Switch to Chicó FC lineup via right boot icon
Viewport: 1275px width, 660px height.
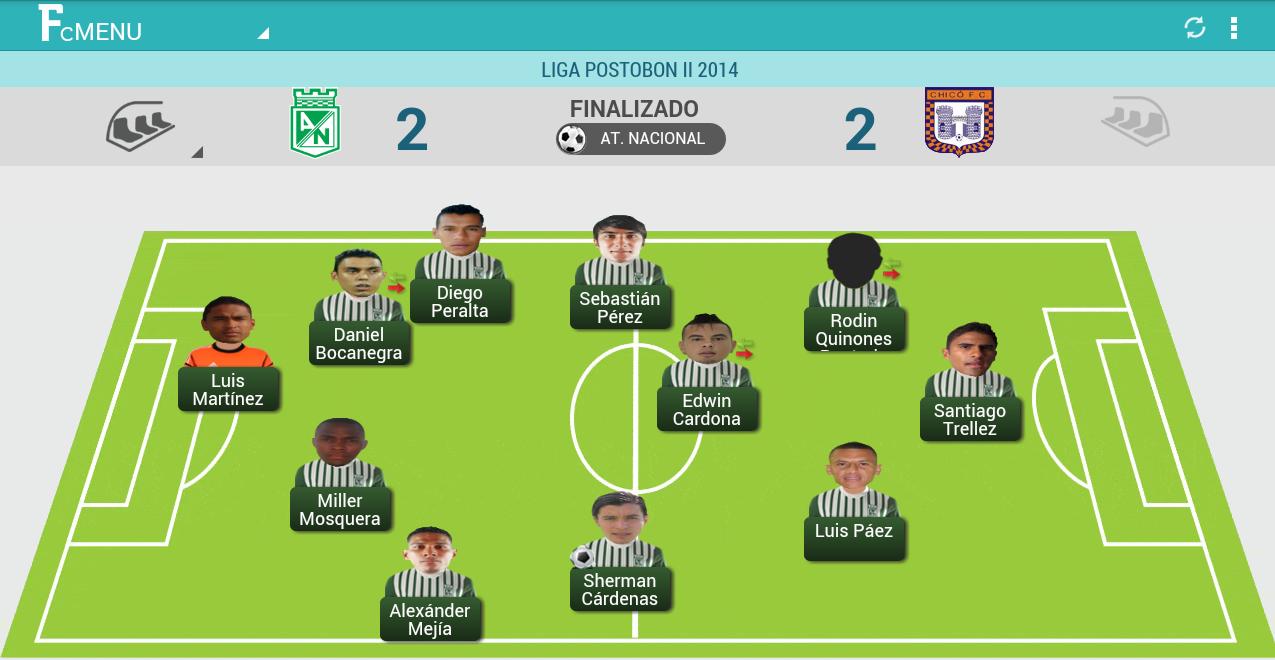coord(1135,122)
